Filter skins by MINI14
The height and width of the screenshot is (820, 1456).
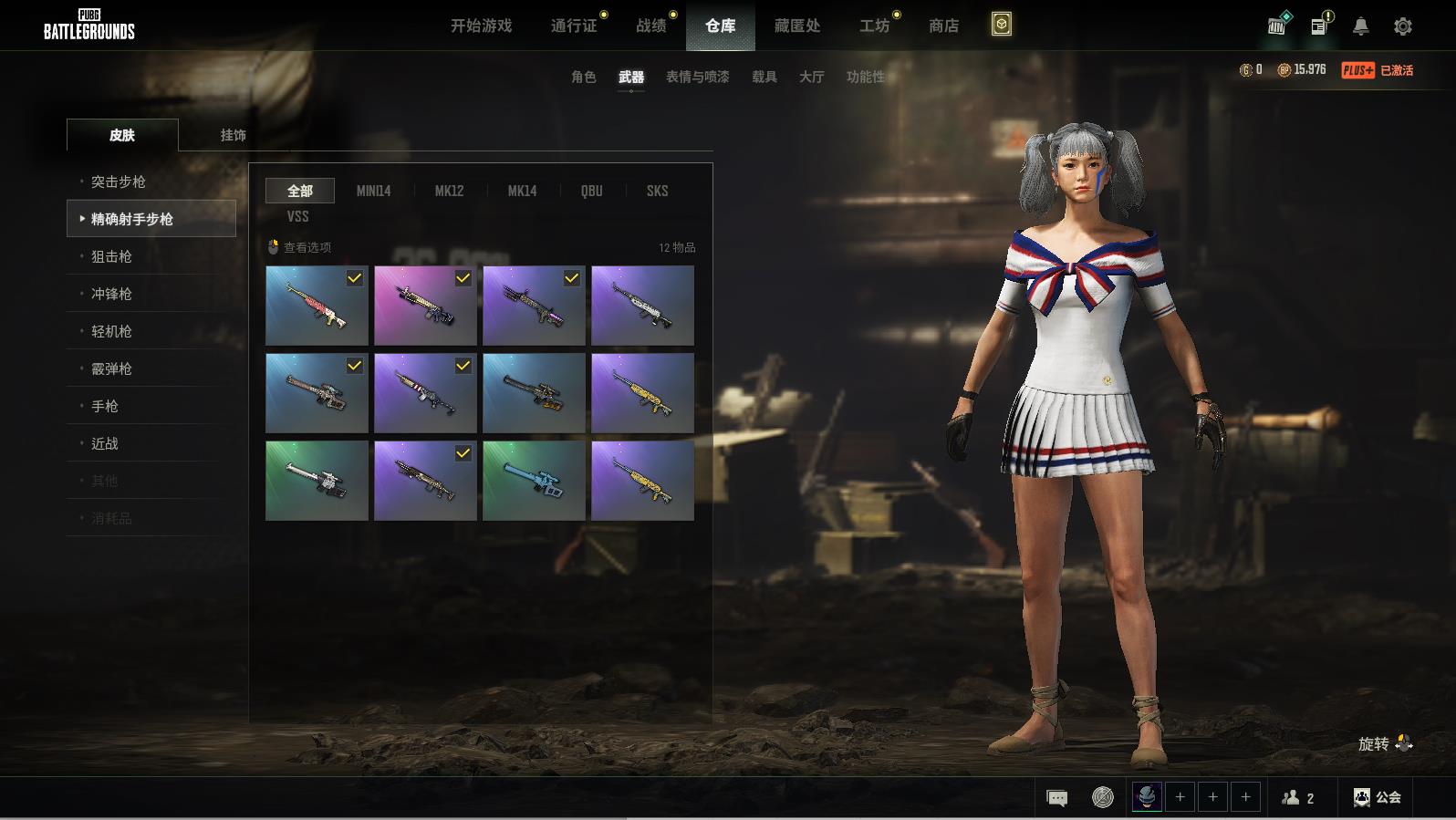click(373, 191)
